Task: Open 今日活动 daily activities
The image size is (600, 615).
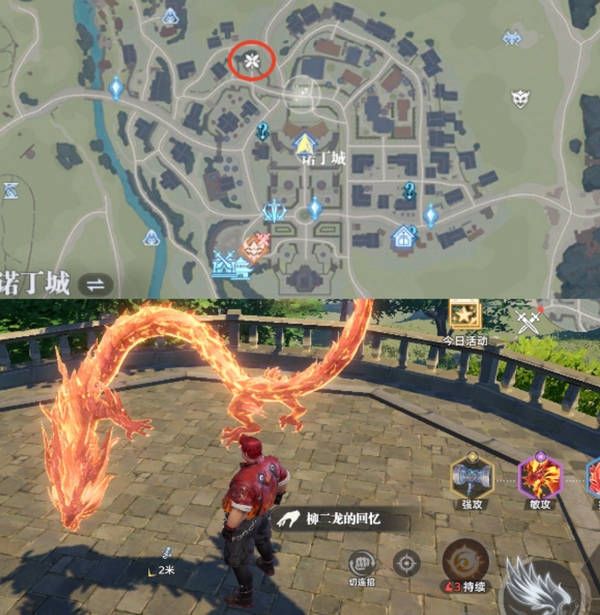Action: (x=464, y=318)
